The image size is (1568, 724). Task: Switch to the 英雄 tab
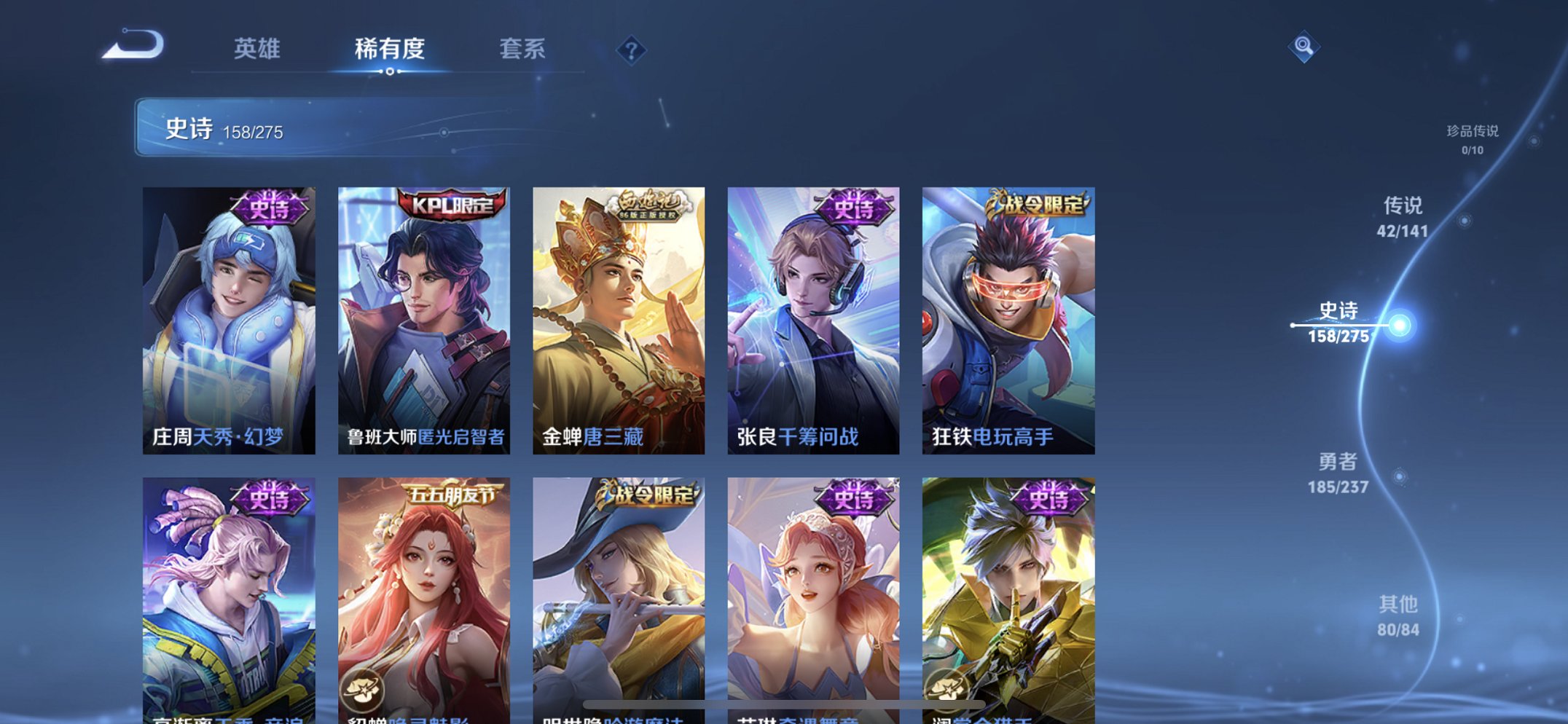point(257,50)
